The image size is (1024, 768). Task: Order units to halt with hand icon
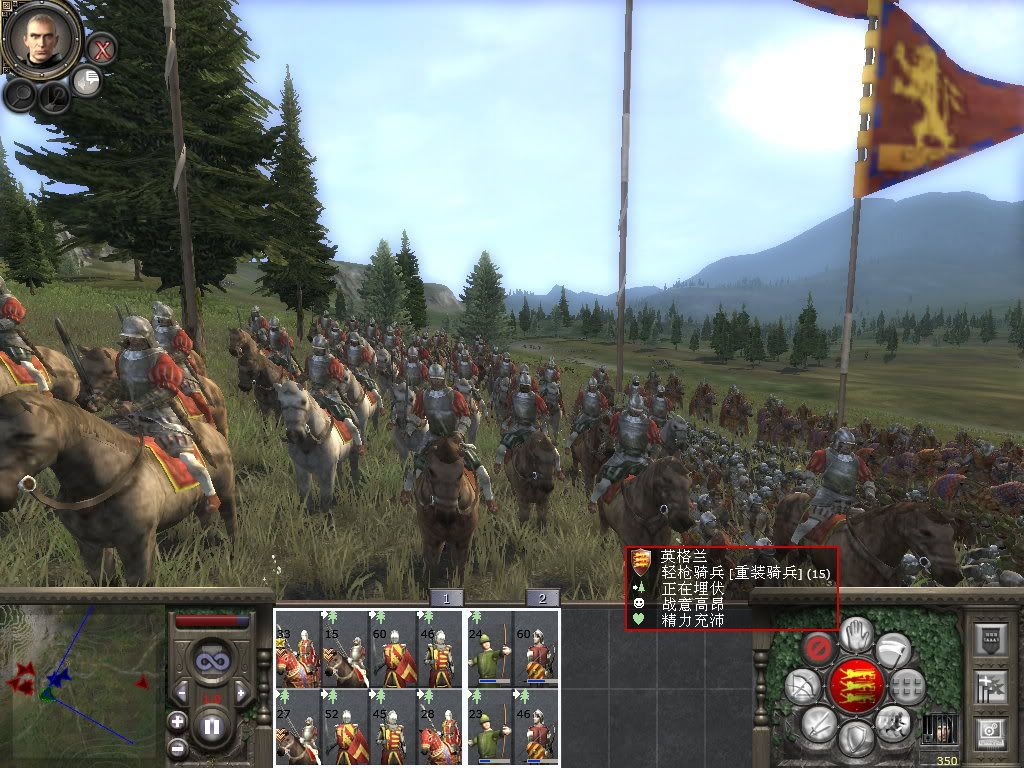856,632
